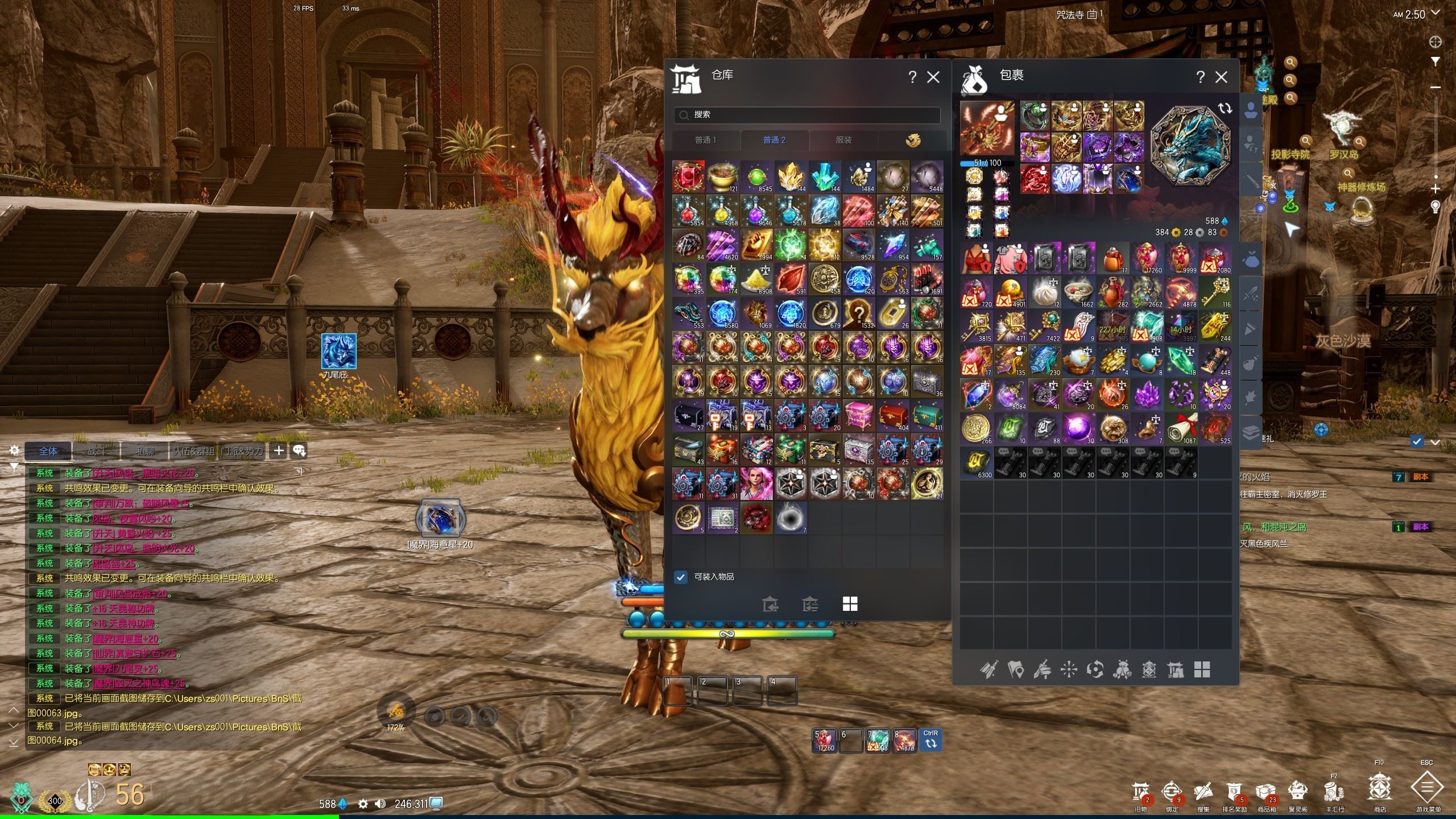1456x819 pixels.
Task: Open the 丰汇行 marketplace
Action: 1334,792
